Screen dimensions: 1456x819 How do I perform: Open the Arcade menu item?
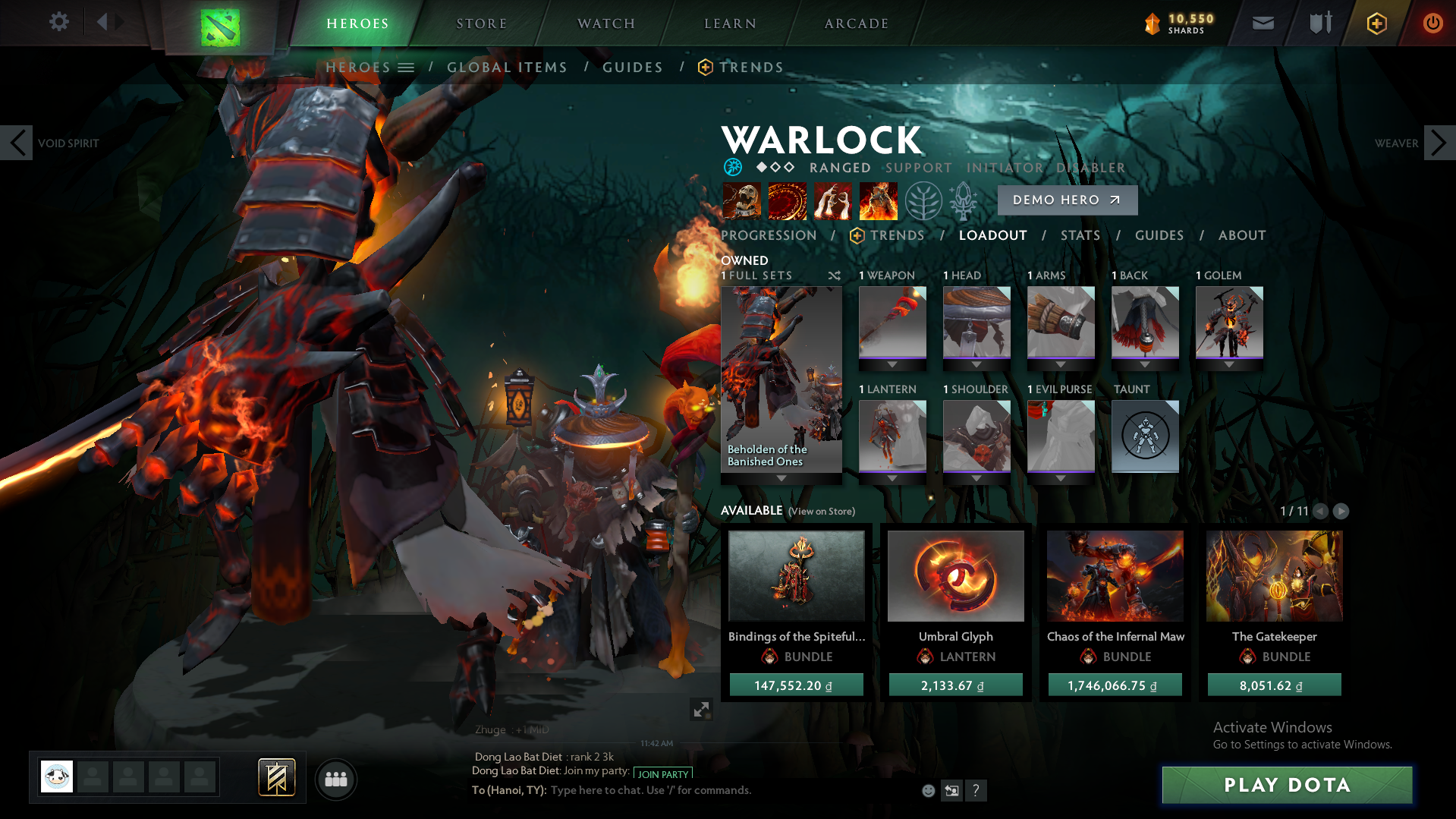pos(856,23)
